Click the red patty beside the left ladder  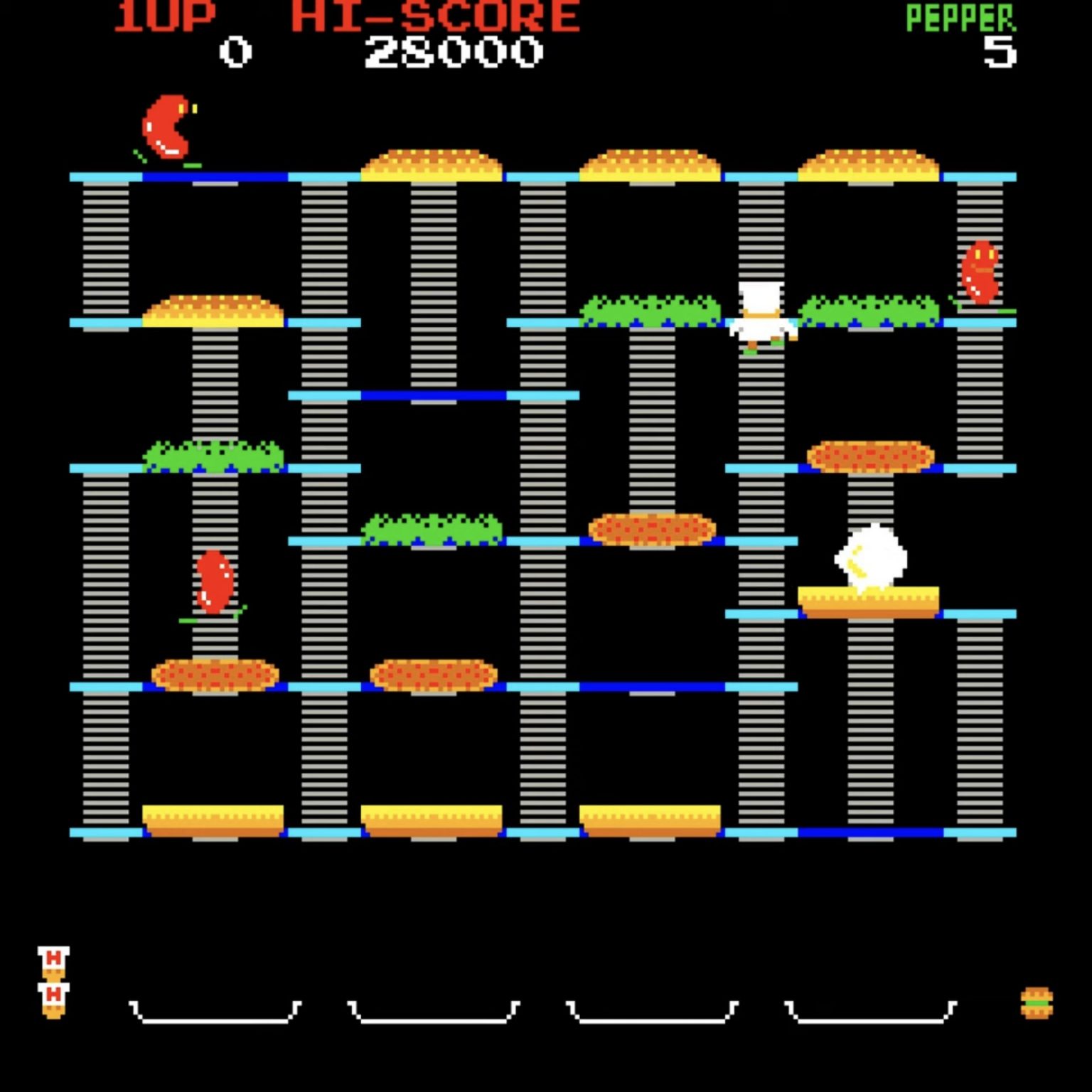click(x=212, y=675)
